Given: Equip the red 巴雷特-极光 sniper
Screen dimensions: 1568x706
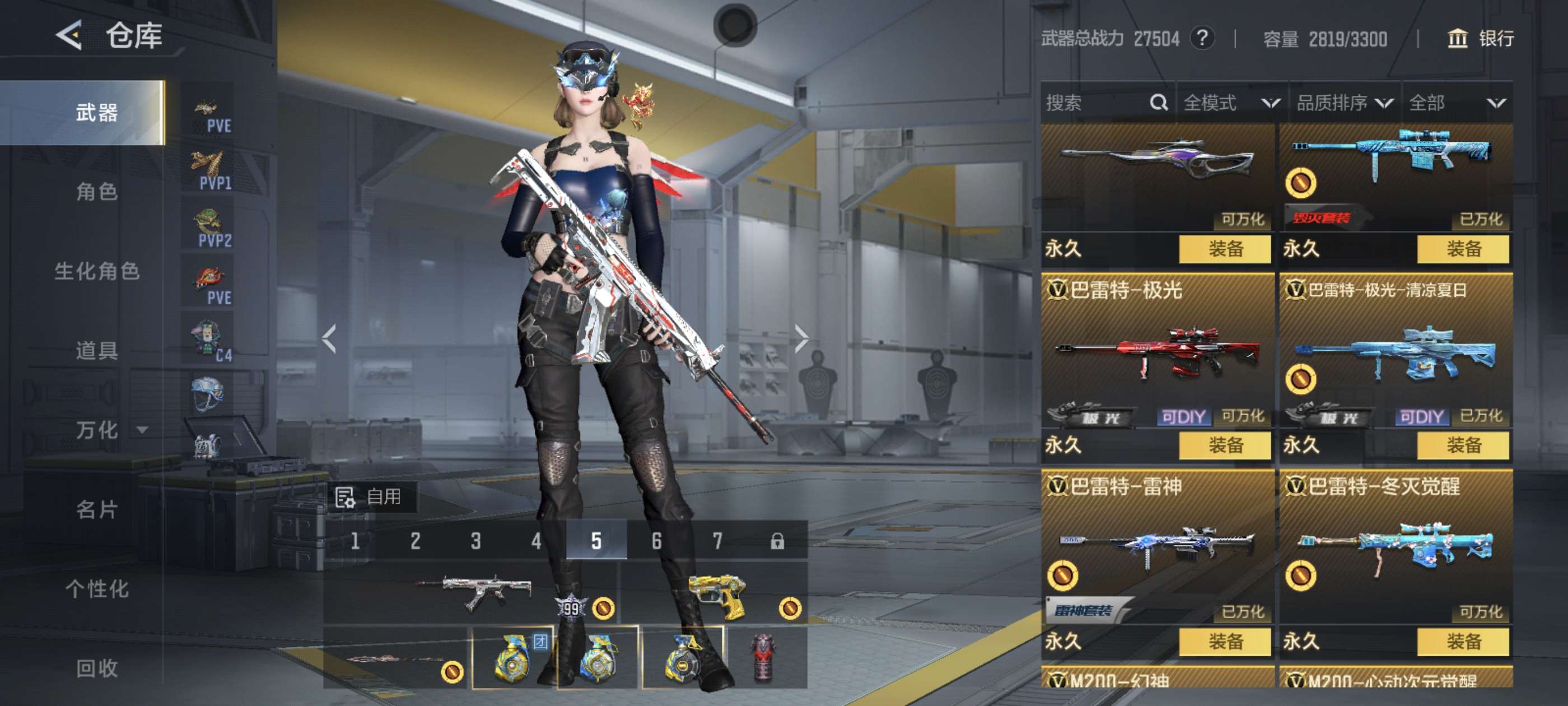Looking at the screenshot, I should (1225, 445).
